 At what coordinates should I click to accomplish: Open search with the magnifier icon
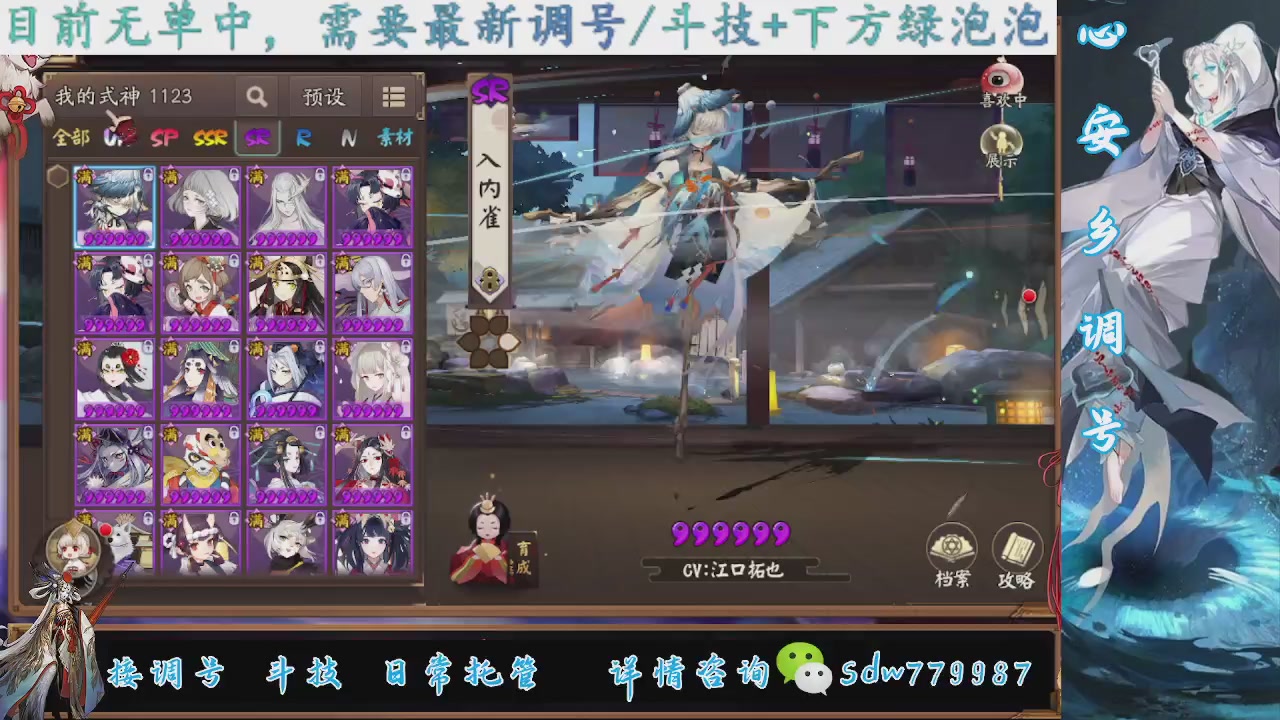(256, 96)
